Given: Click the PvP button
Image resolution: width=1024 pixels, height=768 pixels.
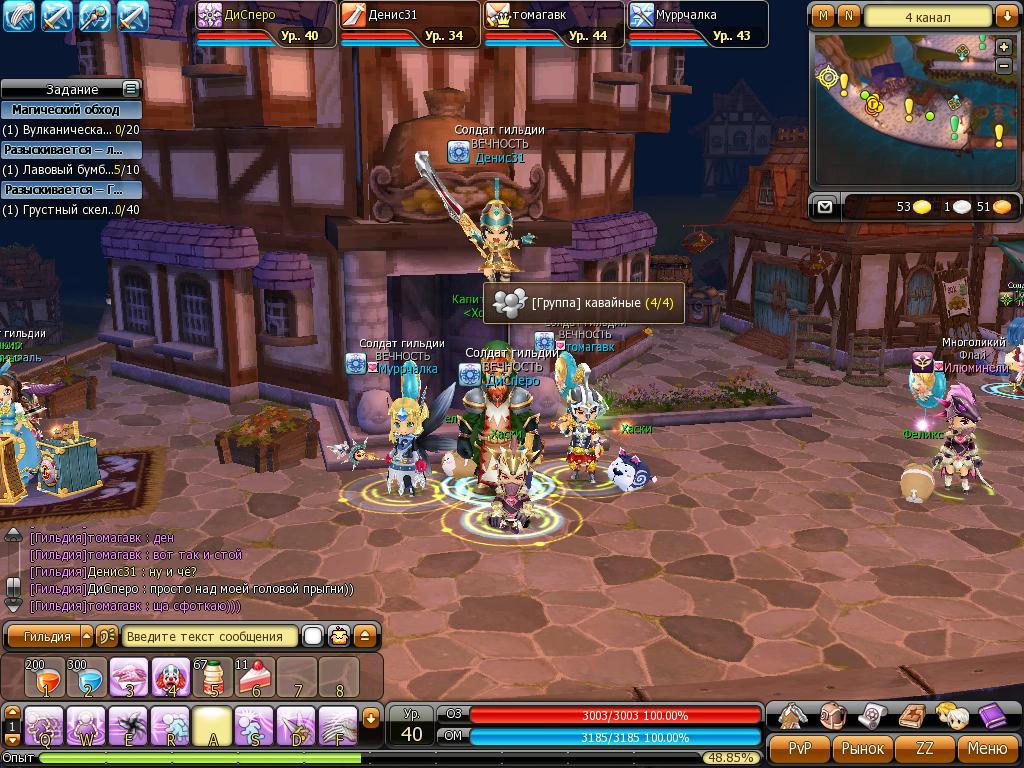Looking at the screenshot, I should click(799, 748).
